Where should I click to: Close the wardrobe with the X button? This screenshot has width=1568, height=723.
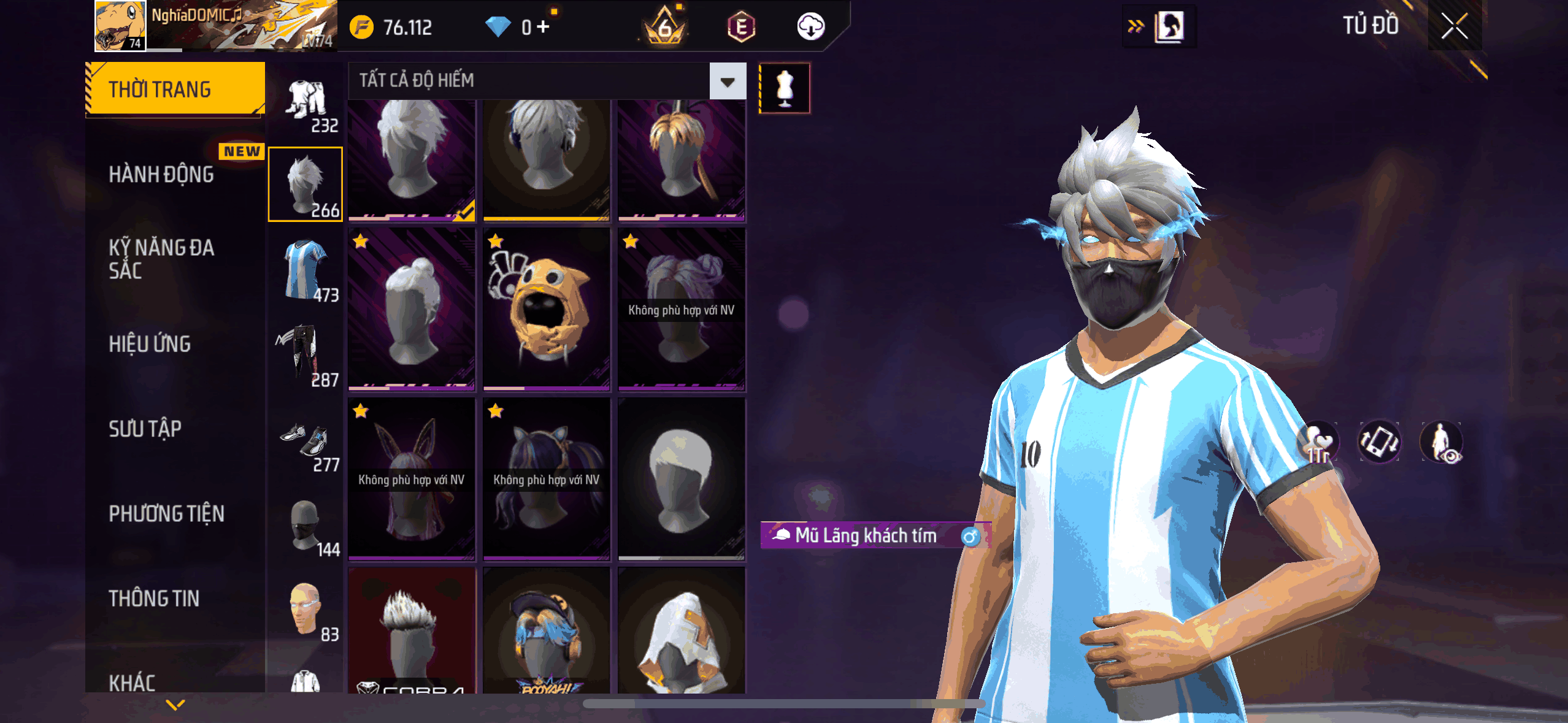point(1454,26)
